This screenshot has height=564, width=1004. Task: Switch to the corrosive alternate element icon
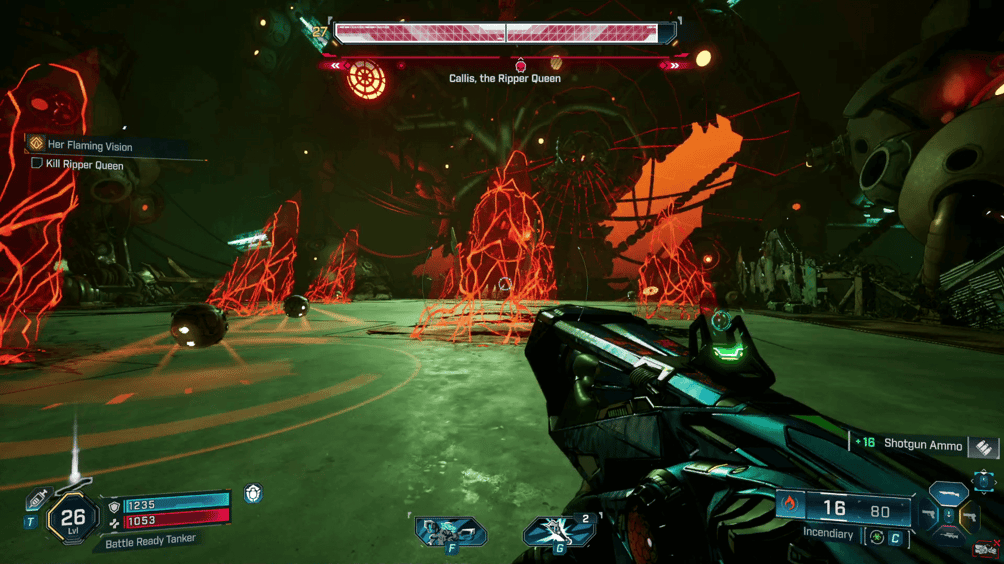tap(877, 537)
